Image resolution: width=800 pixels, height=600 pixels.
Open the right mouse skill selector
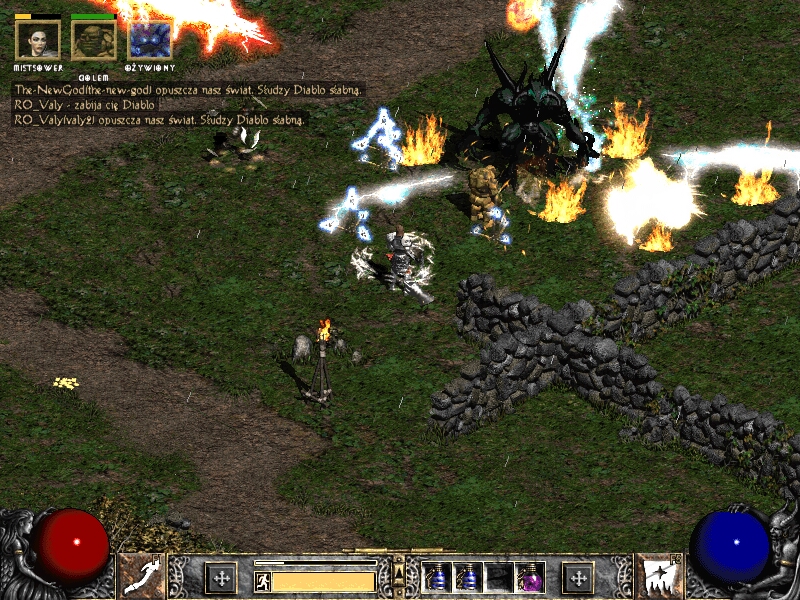coord(660,576)
